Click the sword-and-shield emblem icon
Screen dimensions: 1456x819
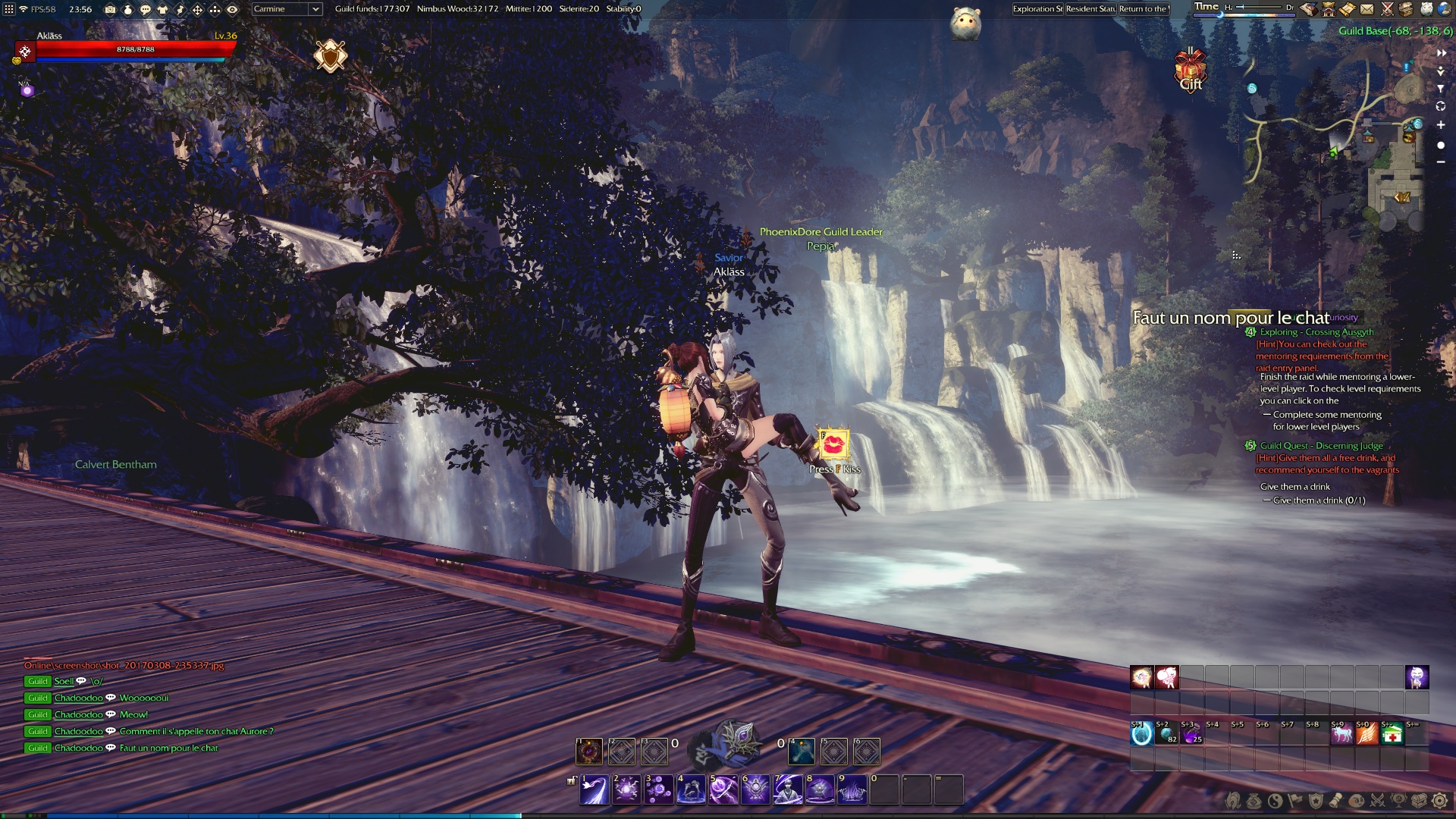[x=331, y=56]
